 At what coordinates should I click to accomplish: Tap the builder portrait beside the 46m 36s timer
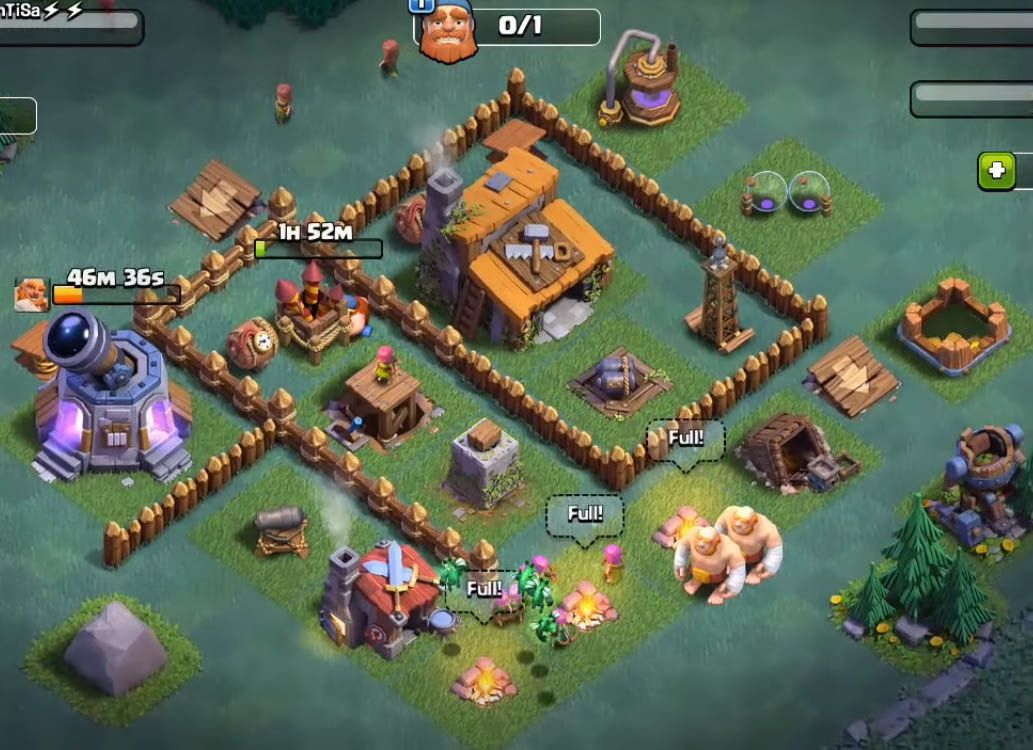click(x=31, y=294)
